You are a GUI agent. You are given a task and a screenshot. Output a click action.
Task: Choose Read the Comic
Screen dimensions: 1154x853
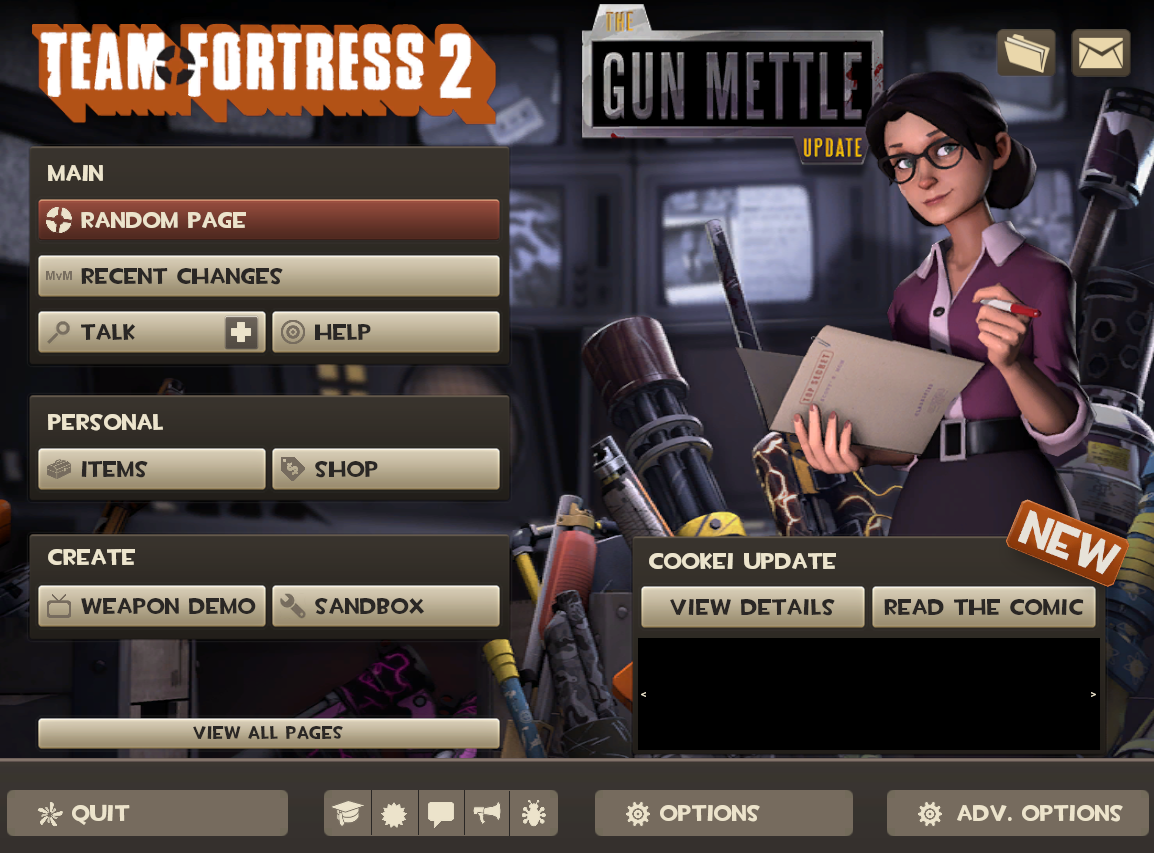[x=983, y=607]
